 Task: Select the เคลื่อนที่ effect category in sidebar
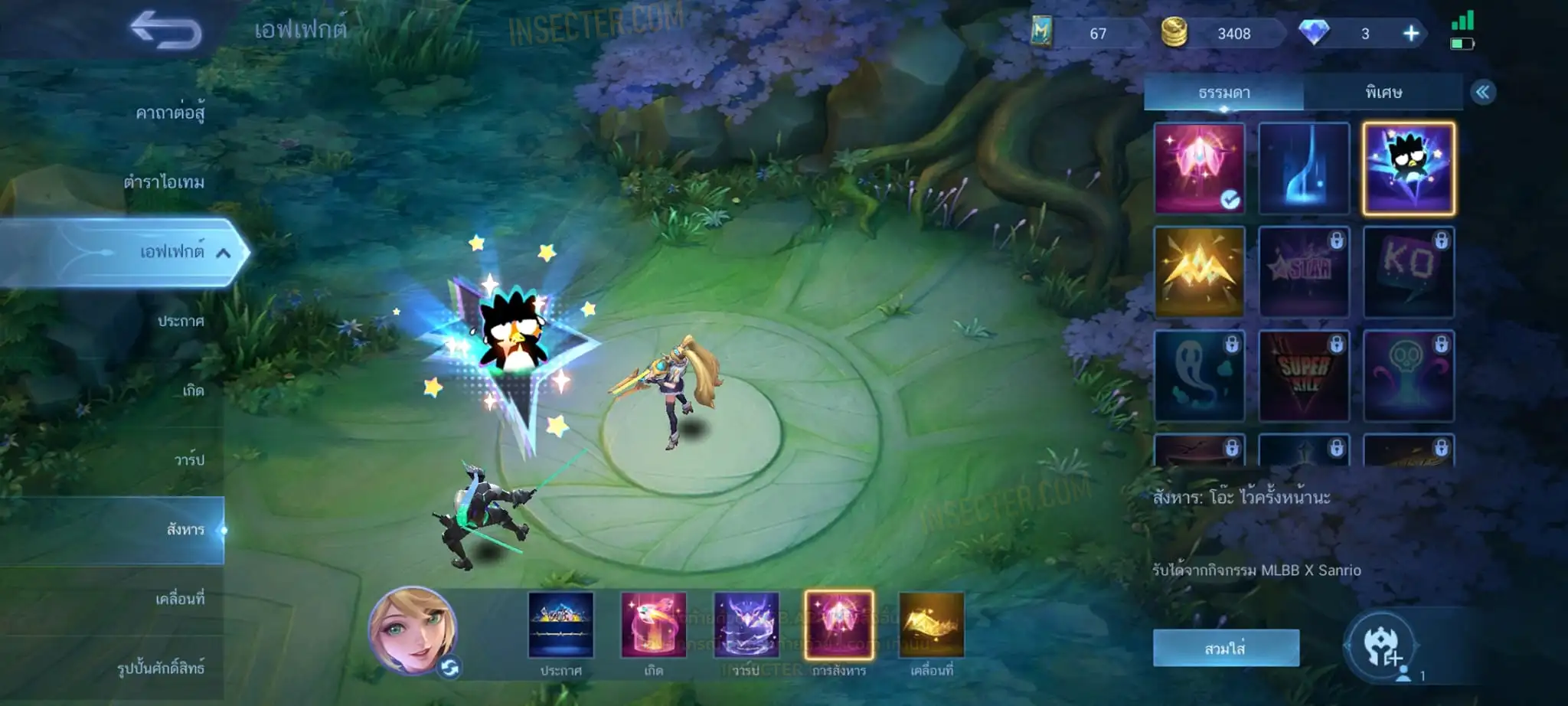click(x=180, y=599)
